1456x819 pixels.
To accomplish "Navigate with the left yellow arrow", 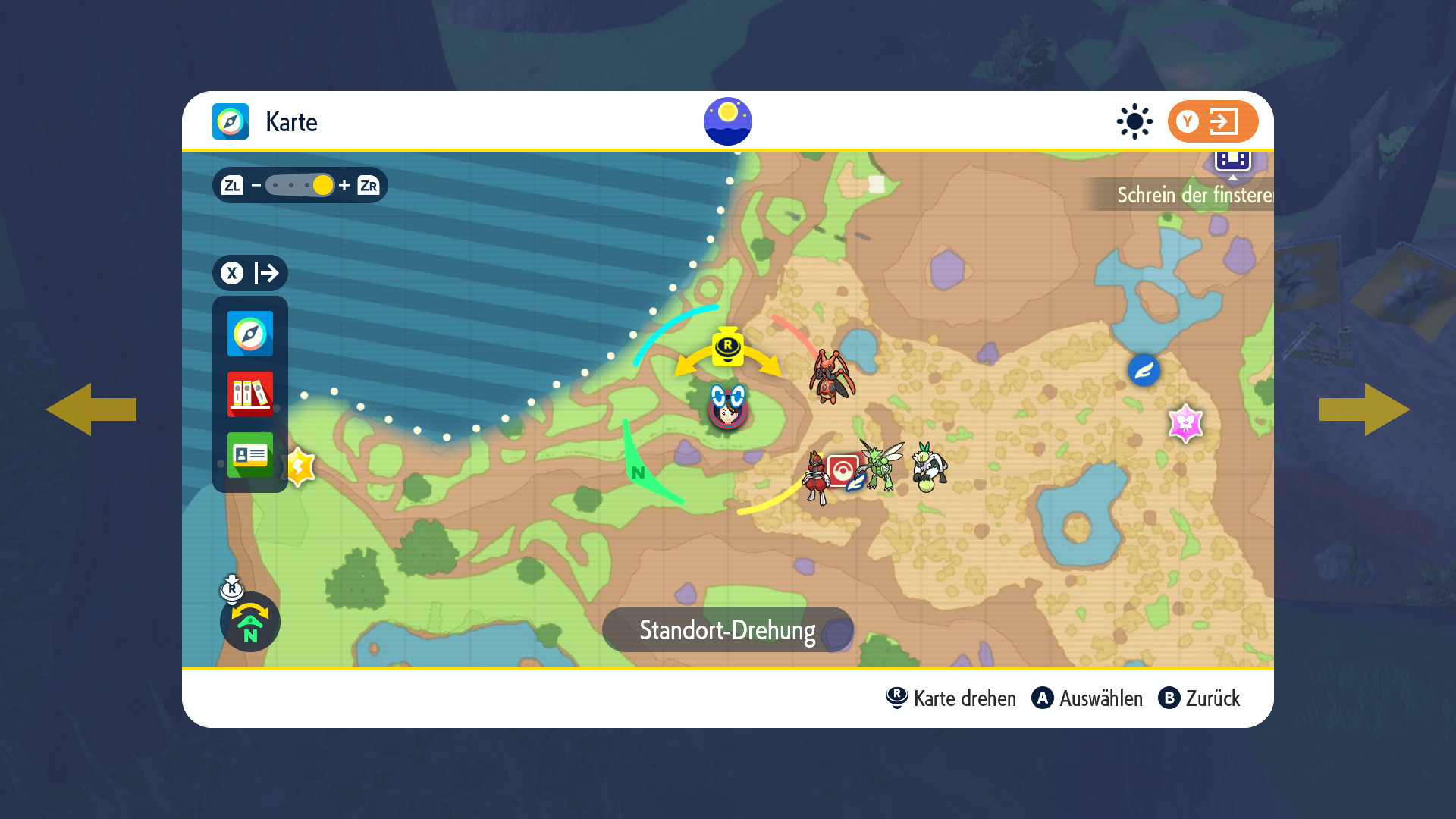I will tap(91, 409).
